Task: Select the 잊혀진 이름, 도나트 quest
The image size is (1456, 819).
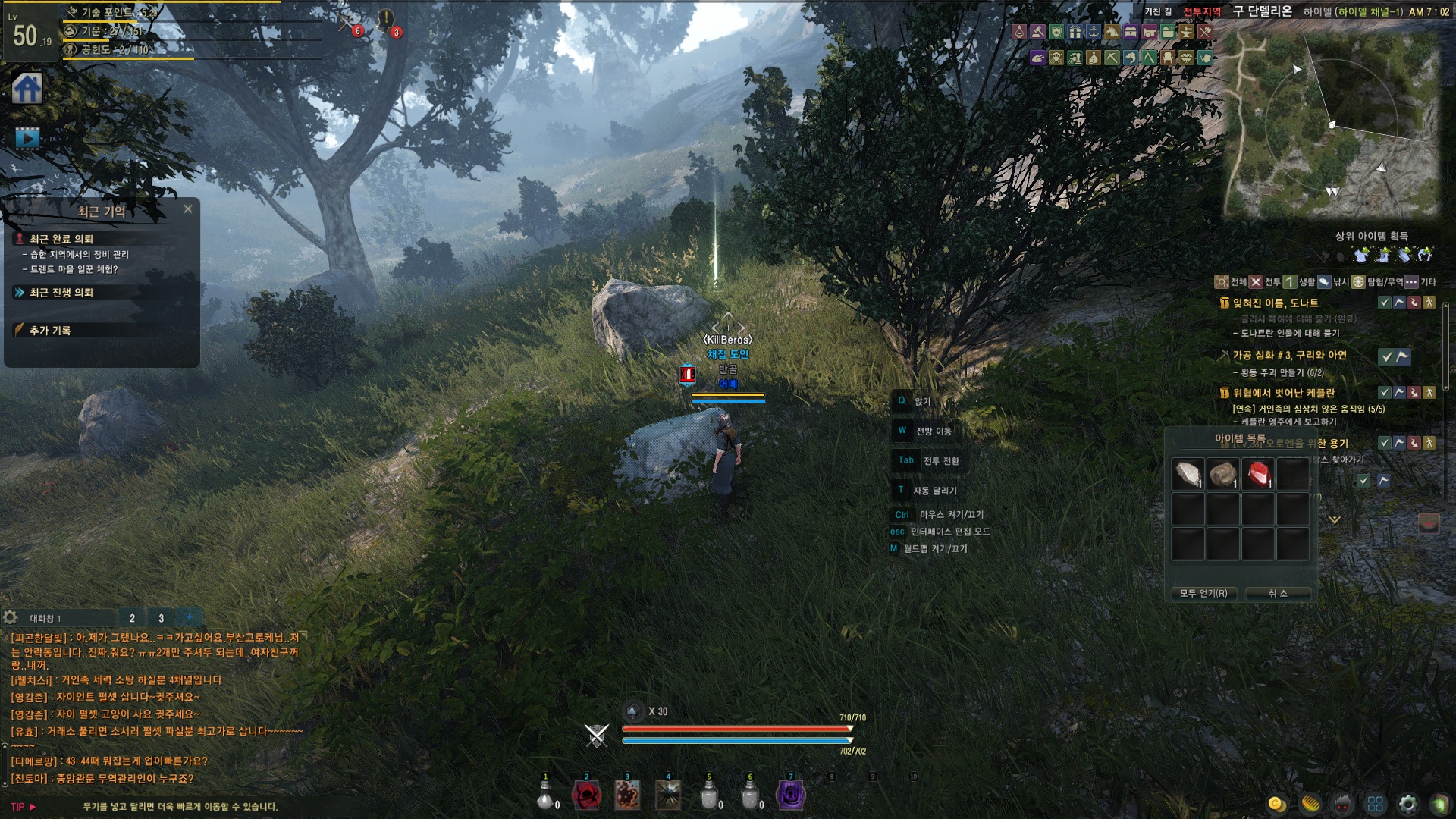Action: pyautogui.click(x=1275, y=303)
